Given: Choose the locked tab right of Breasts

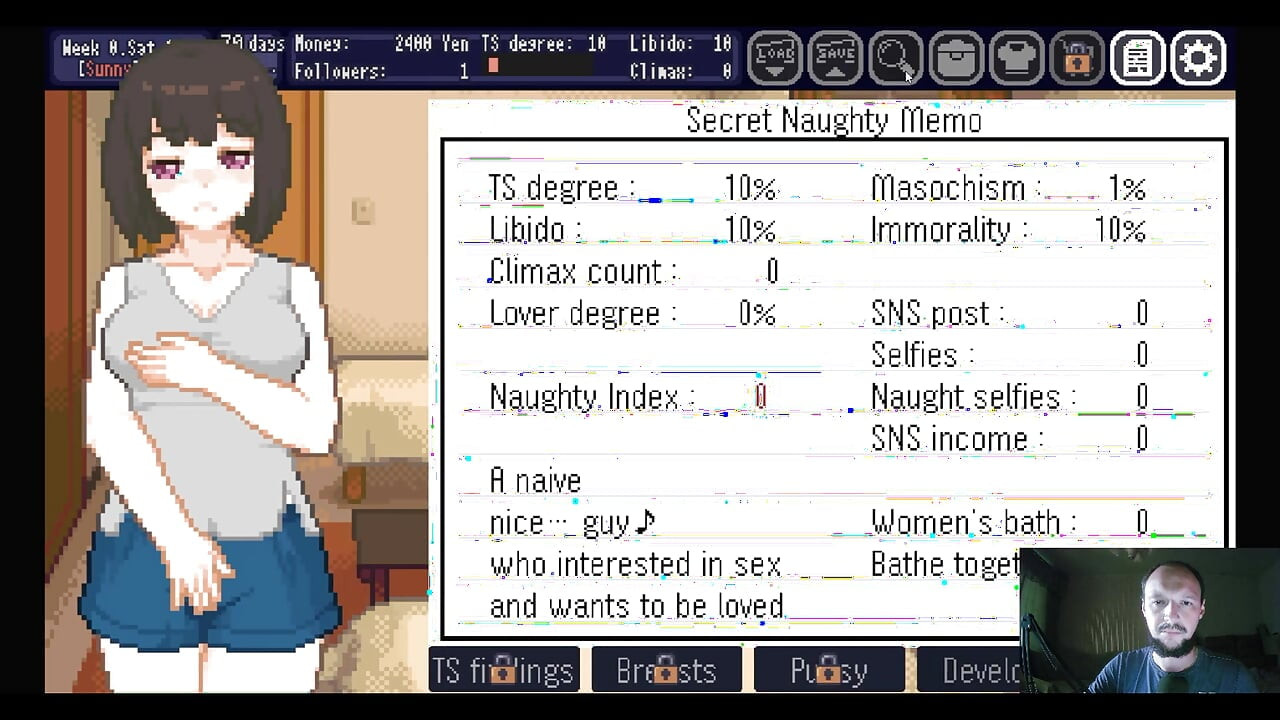Looking at the screenshot, I should click(829, 670).
